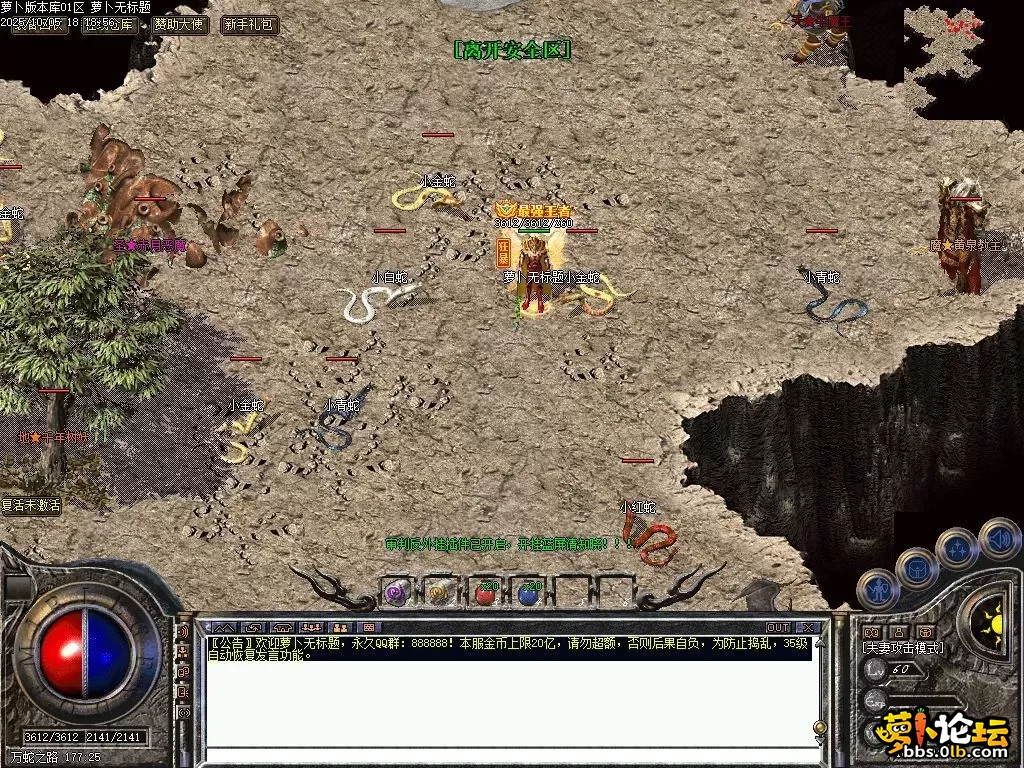Click the 夫妻攻击模式 attack mode label
Screen dimensions: 1024x768
(x=902, y=648)
